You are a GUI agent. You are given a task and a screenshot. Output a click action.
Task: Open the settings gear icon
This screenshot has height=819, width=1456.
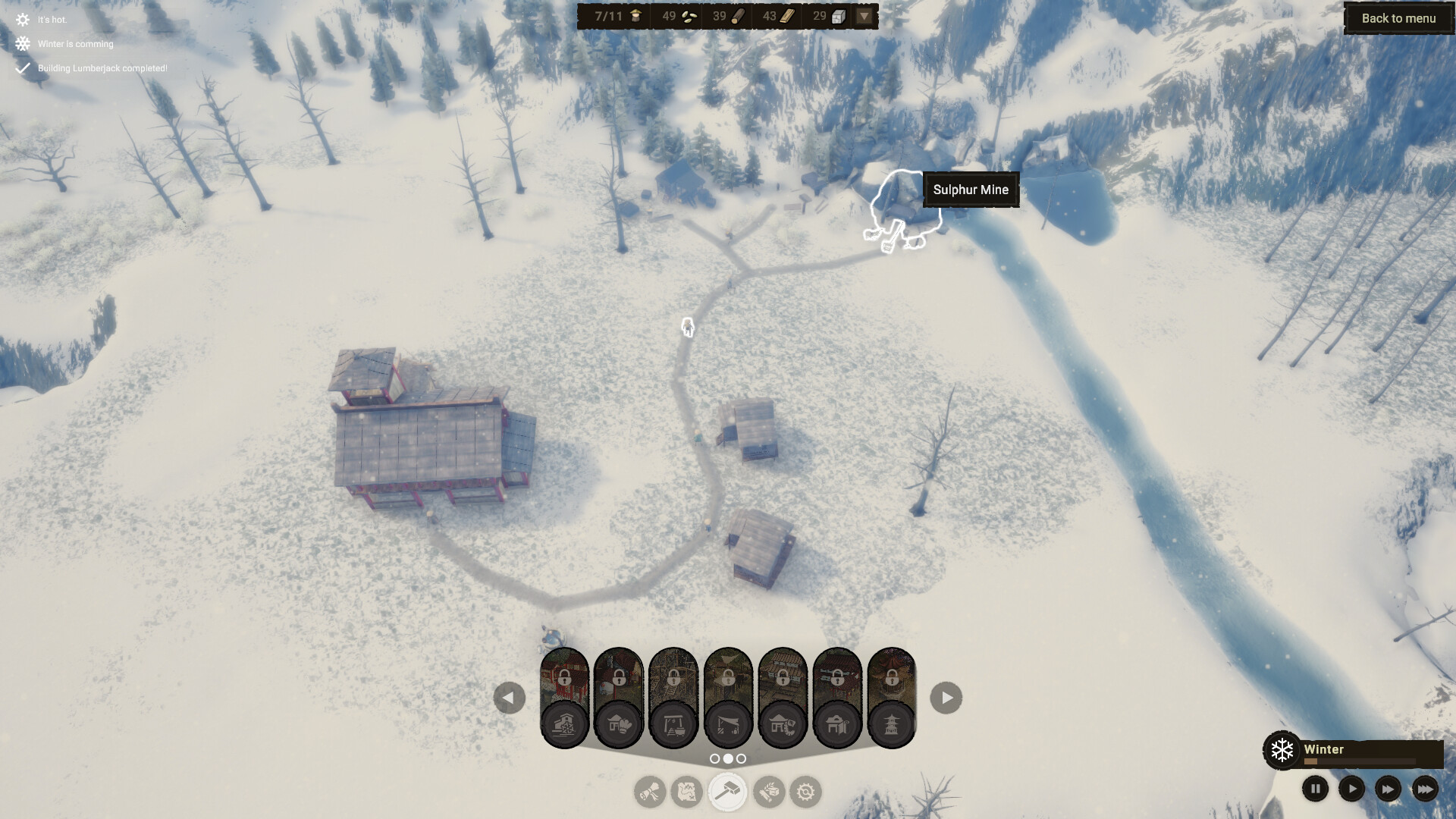pyautogui.click(x=806, y=792)
